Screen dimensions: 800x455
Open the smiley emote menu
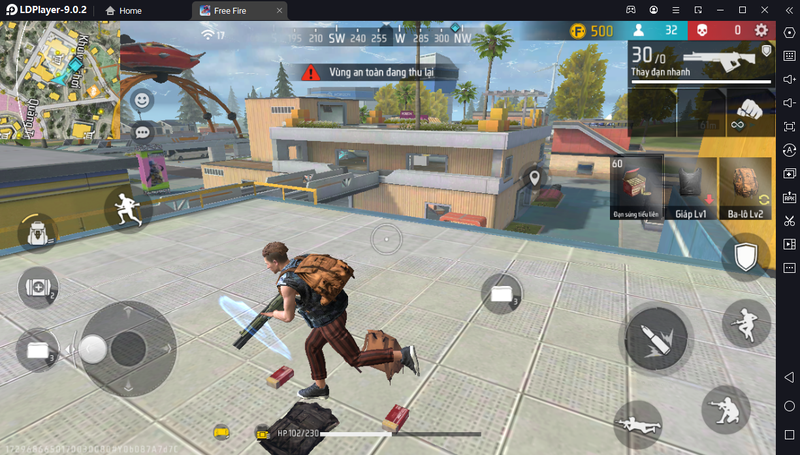(143, 100)
